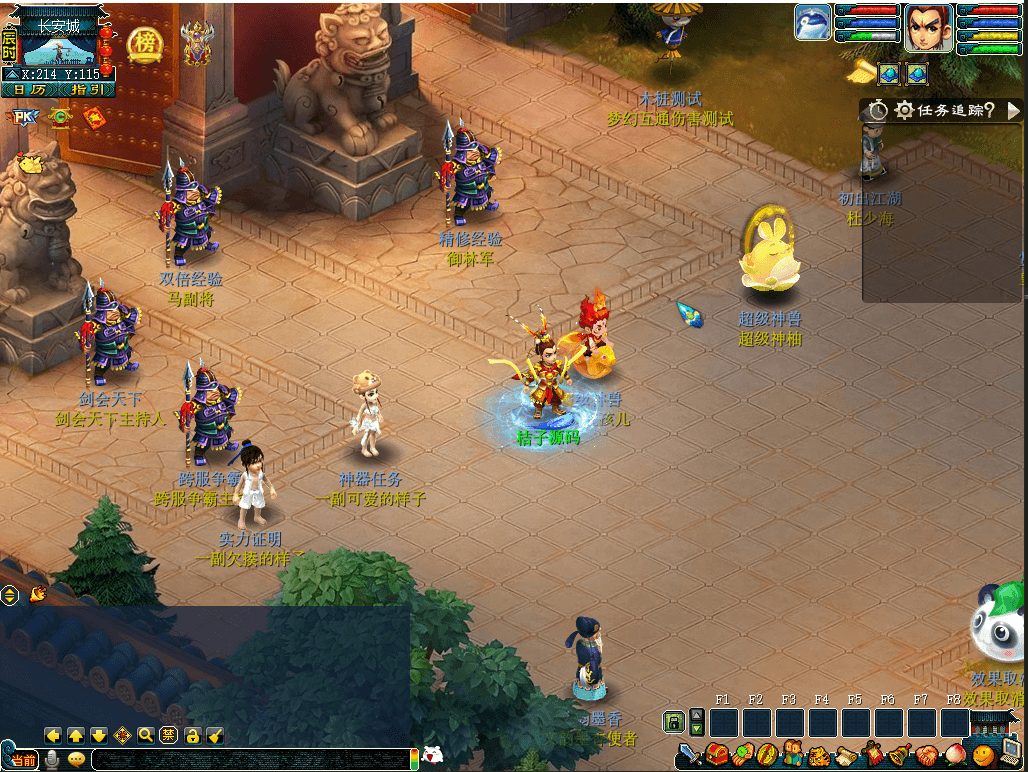Open the red treasure chest bag

click(716, 754)
